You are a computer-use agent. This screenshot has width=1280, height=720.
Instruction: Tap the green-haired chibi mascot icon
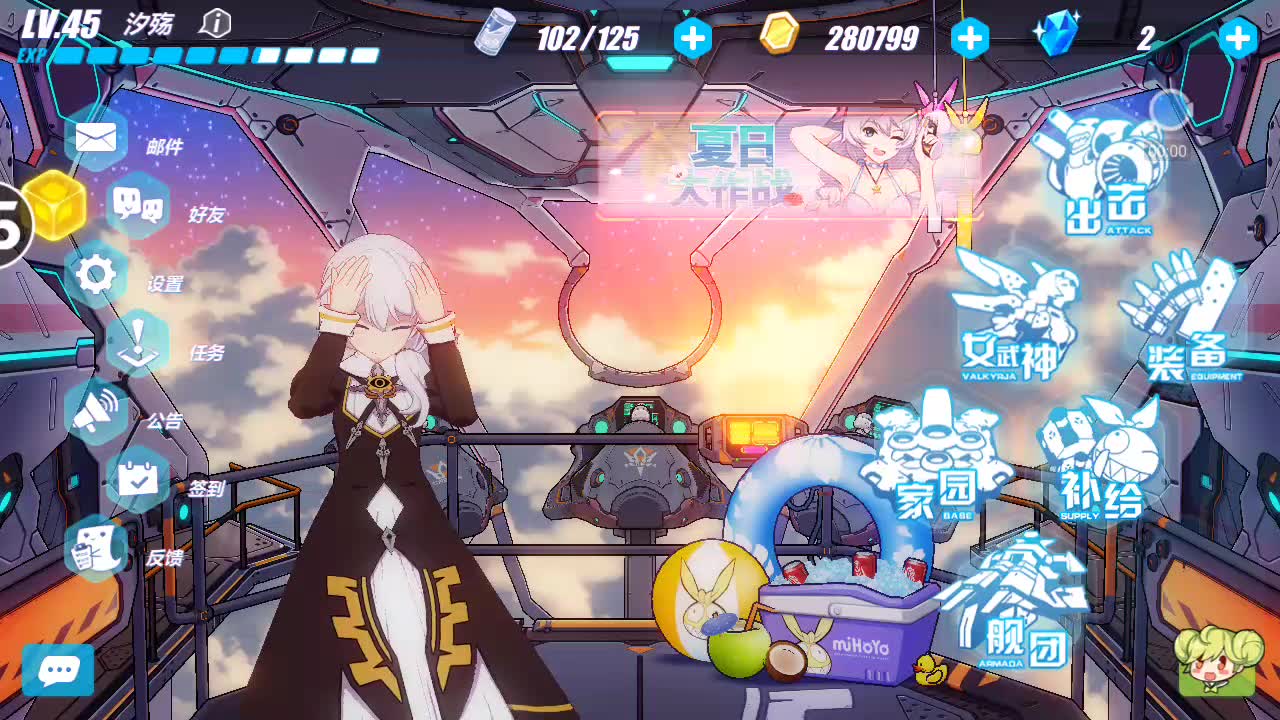pos(1216,661)
